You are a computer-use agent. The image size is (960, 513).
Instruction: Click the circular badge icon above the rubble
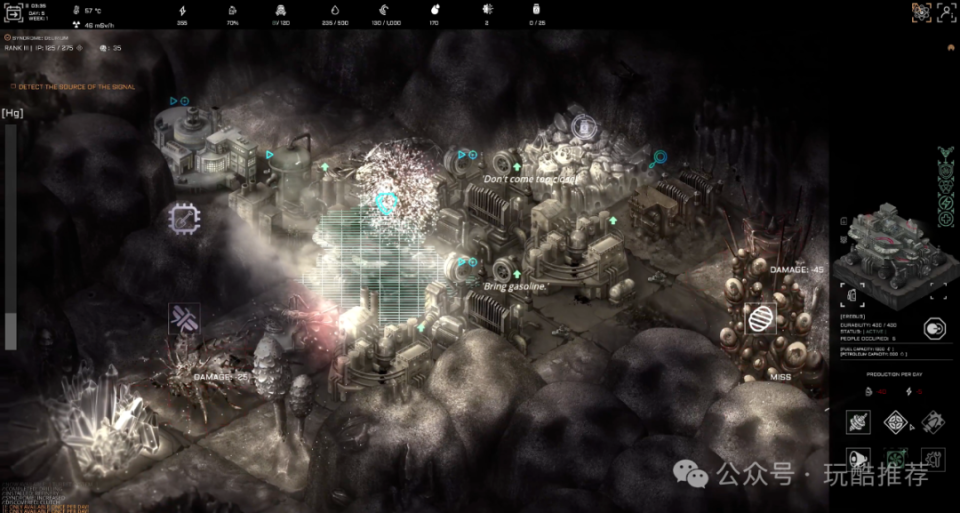[x=584, y=127]
